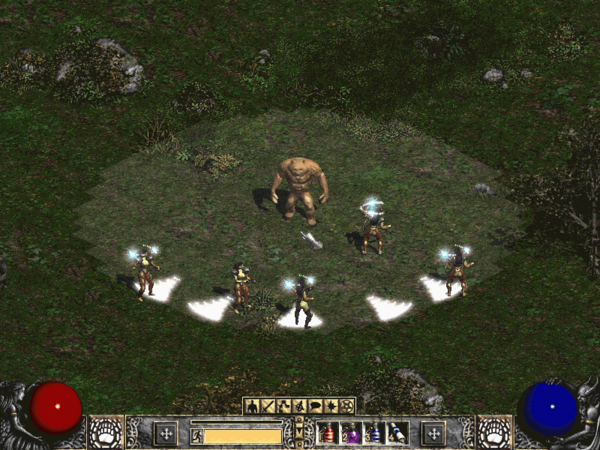The image size is (600, 450).
Task: Use the red healing potion in belt
Action: coord(327,433)
